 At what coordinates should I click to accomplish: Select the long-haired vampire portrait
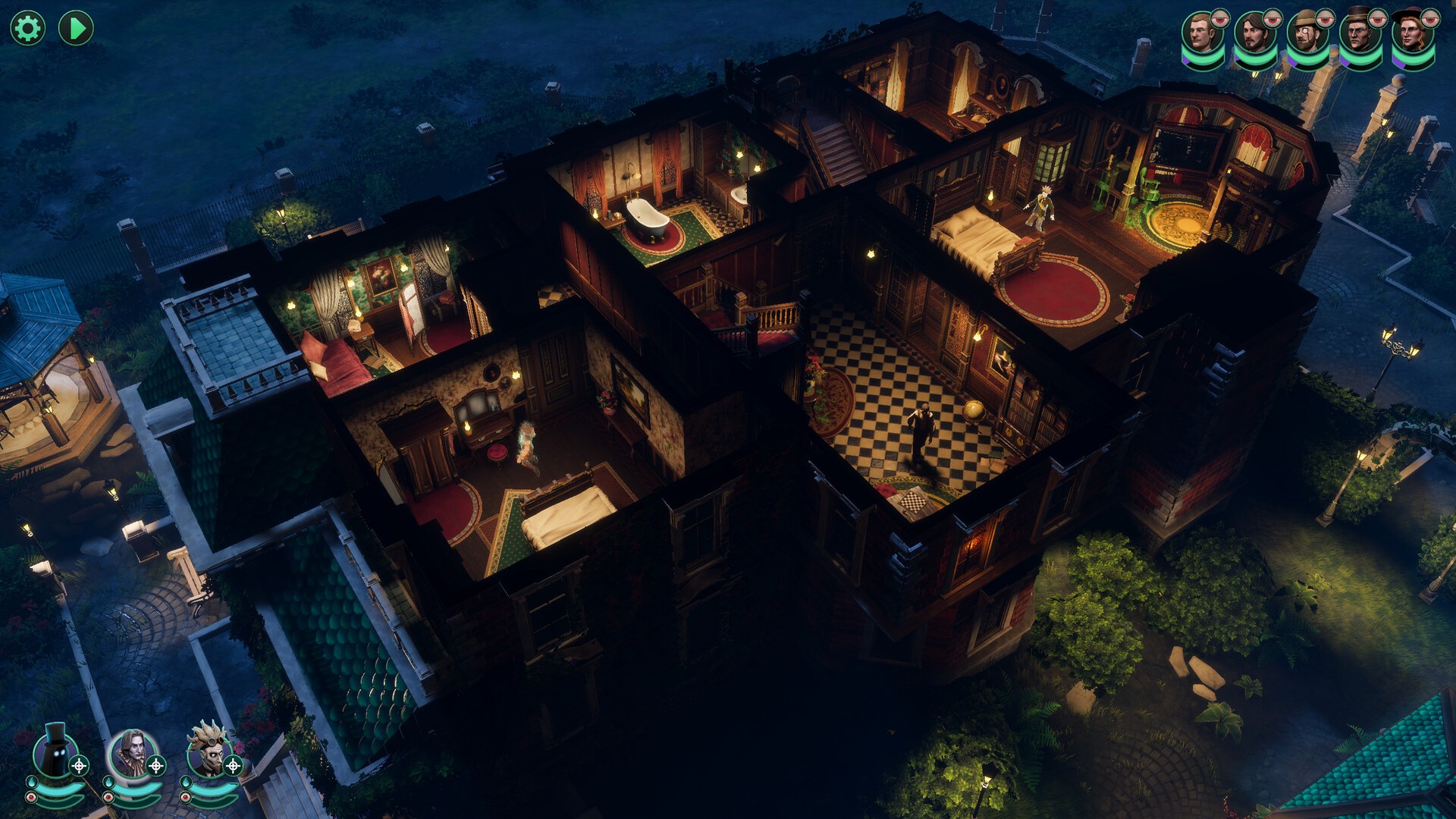[x=131, y=752]
